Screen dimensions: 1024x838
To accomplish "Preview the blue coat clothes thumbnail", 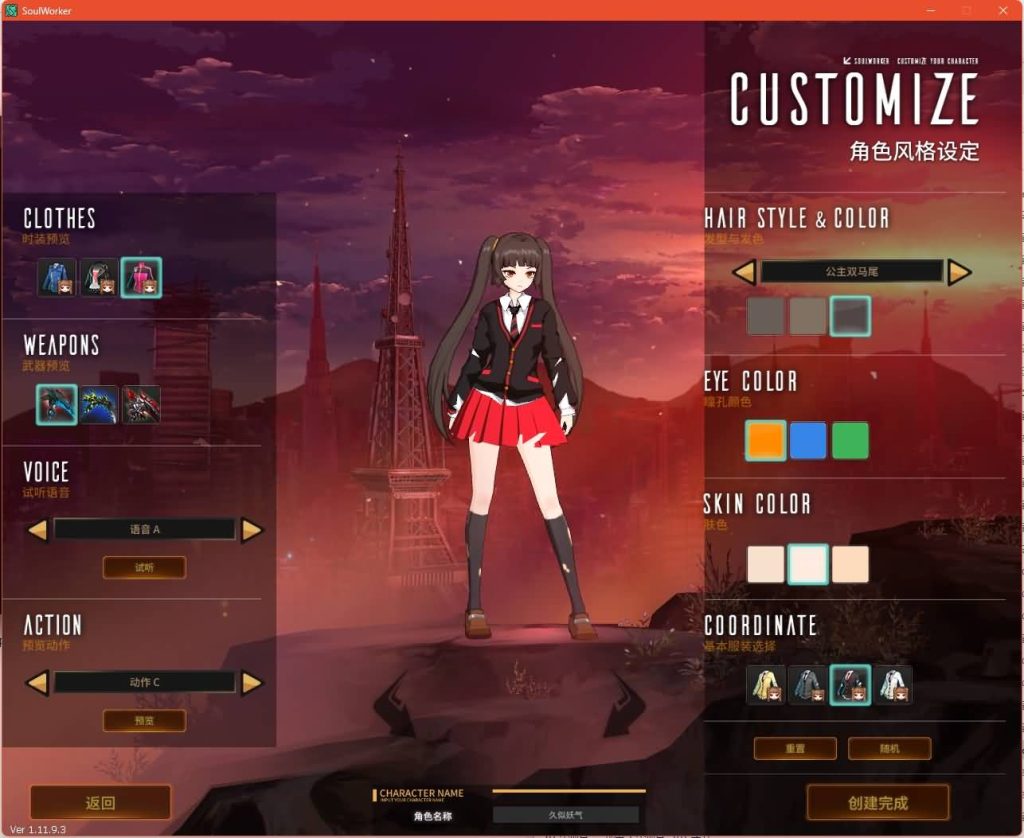I will (57, 277).
